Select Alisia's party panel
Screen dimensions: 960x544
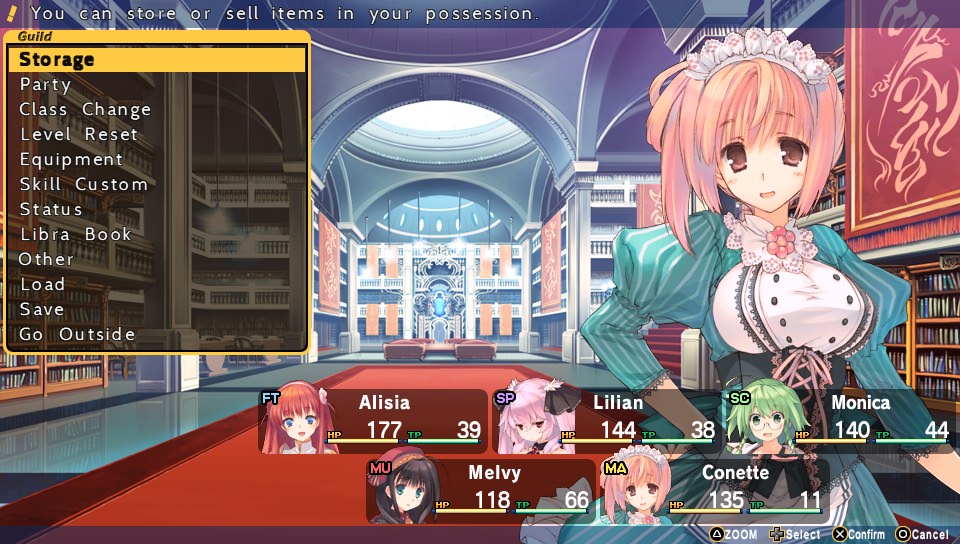click(372, 421)
